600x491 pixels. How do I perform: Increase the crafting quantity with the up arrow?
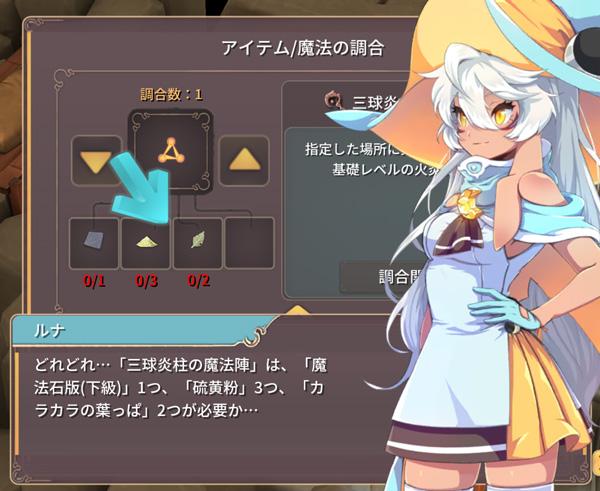coord(243,158)
